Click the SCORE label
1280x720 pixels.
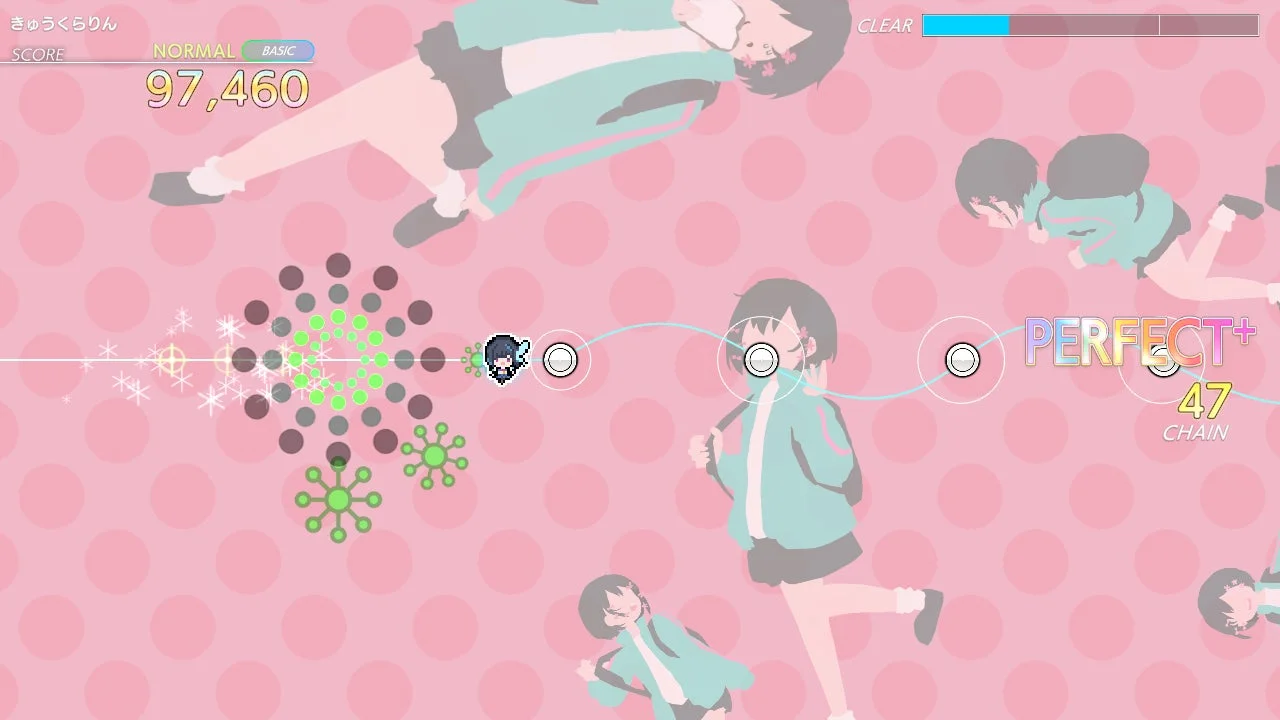point(37,55)
